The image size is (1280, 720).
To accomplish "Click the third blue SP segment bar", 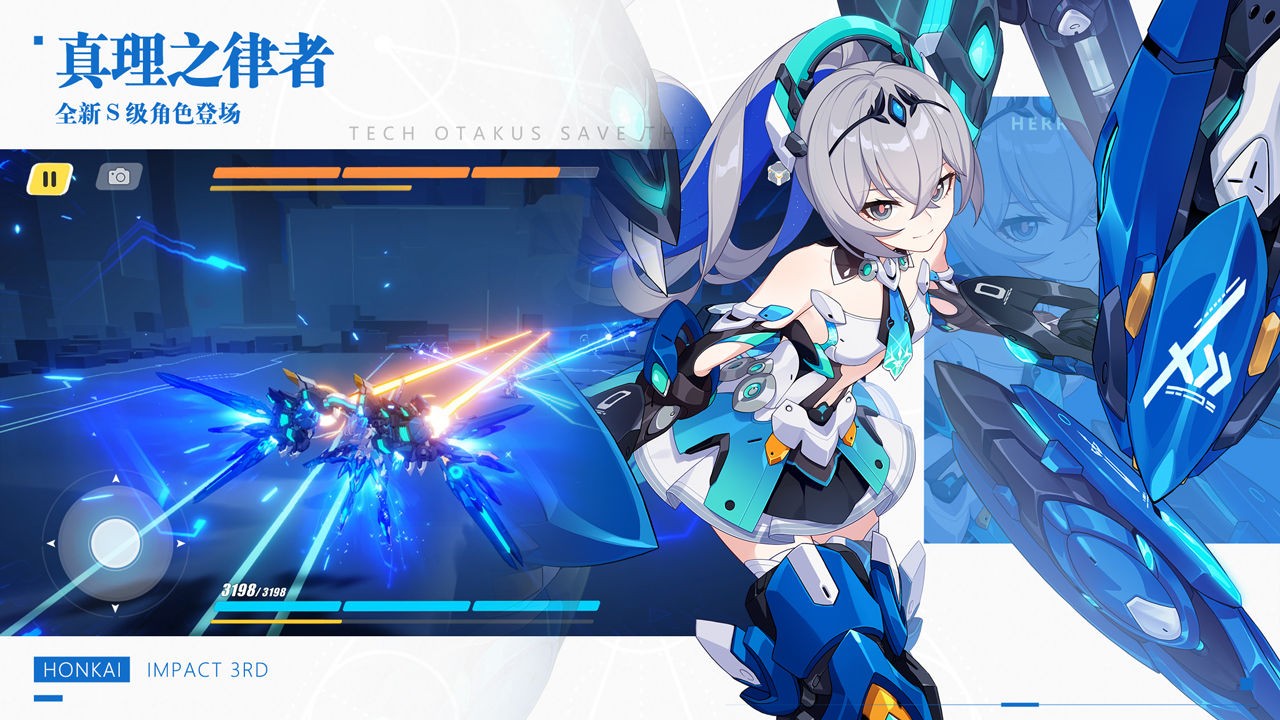I will pyautogui.click(x=536, y=606).
